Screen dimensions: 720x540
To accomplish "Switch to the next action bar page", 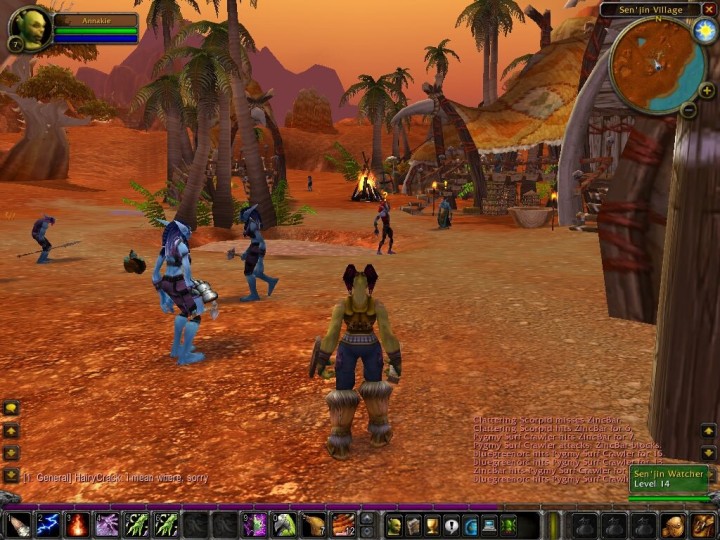I will click(x=367, y=518).
